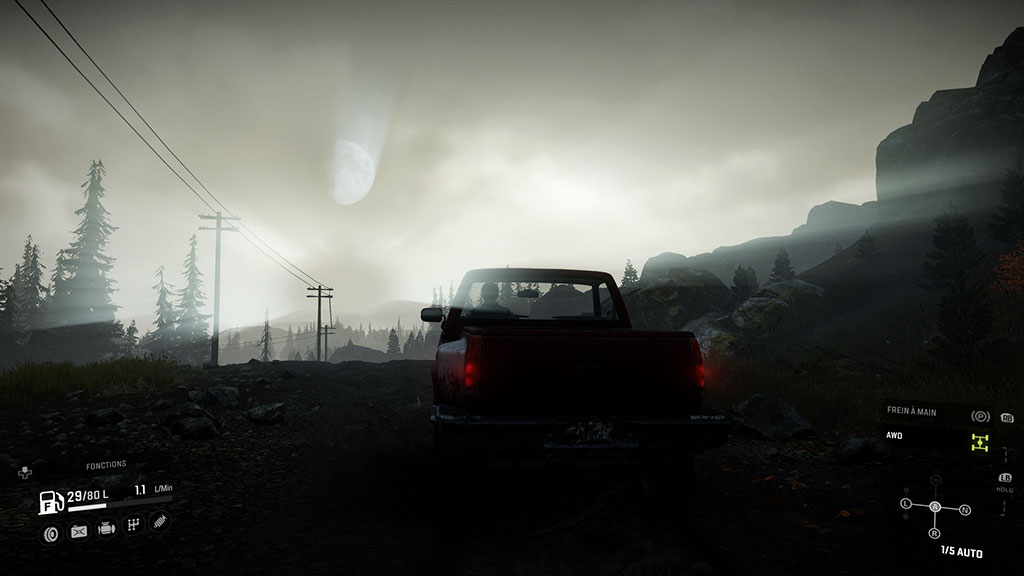Select the A automatic gear

point(935,507)
